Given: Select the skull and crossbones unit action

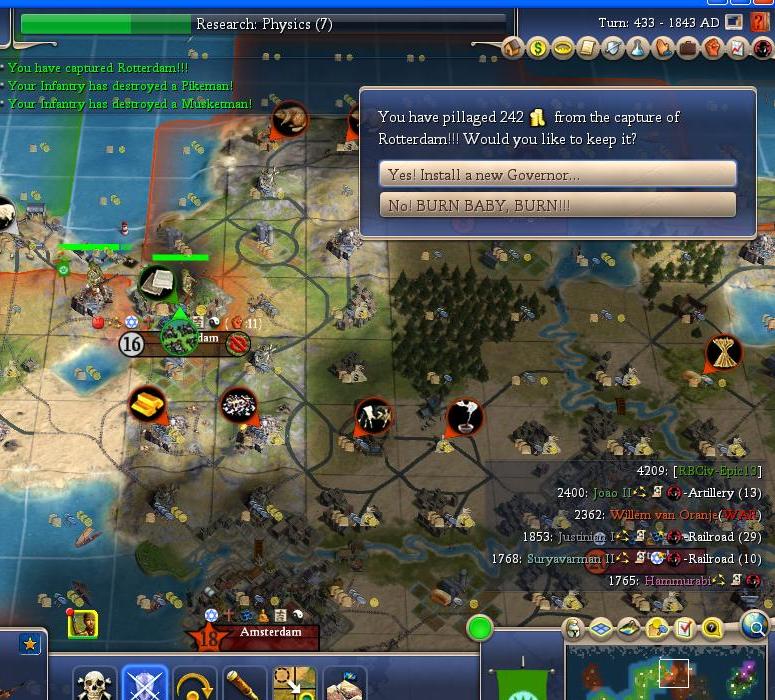Looking at the screenshot, I should [95, 686].
